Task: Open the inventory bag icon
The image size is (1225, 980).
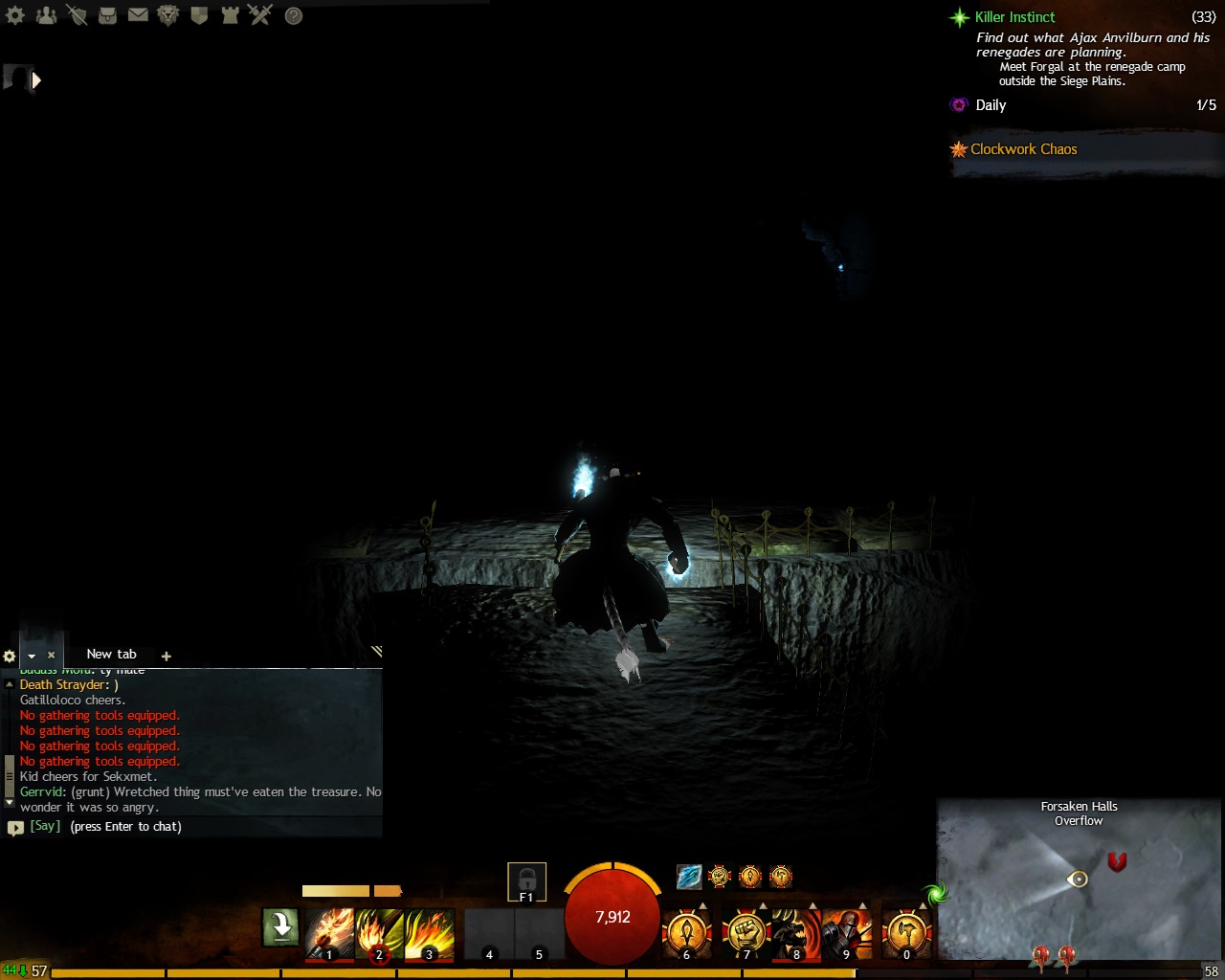Action: (x=107, y=15)
